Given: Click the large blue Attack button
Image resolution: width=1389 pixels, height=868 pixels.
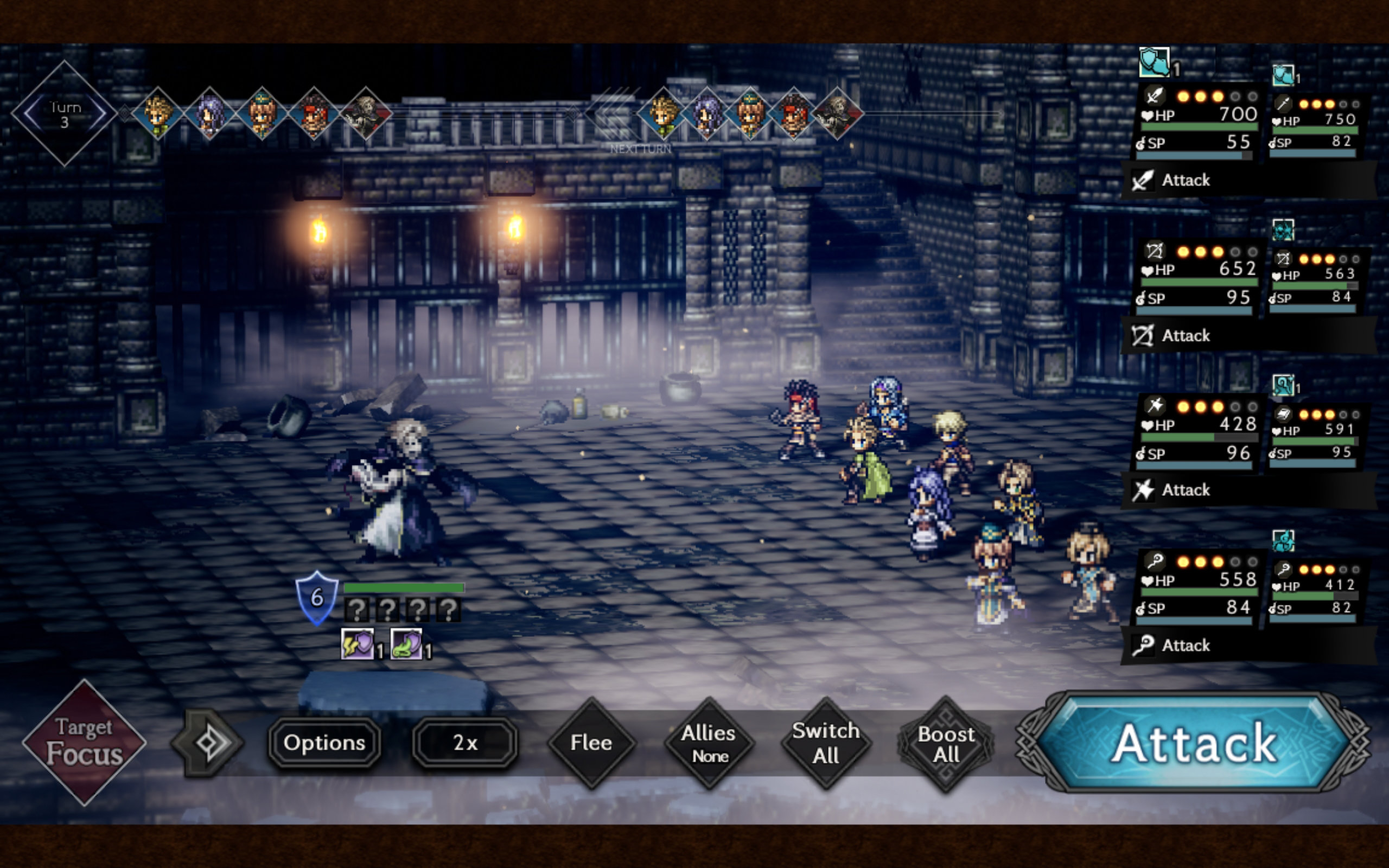Looking at the screenshot, I should [1194, 743].
